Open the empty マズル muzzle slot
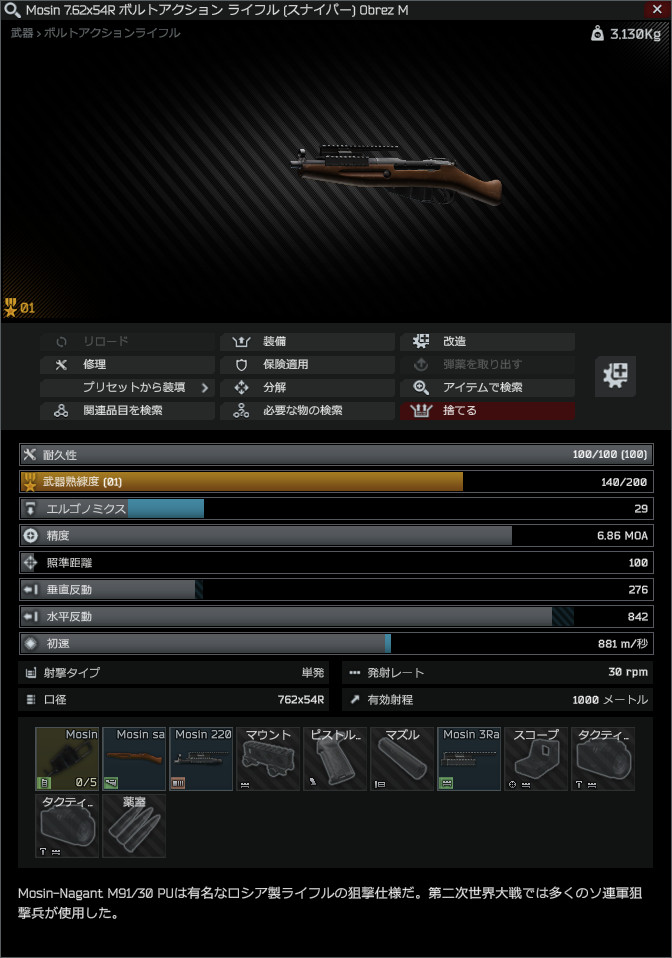The image size is (672, 958). click(x=402, y=759)
